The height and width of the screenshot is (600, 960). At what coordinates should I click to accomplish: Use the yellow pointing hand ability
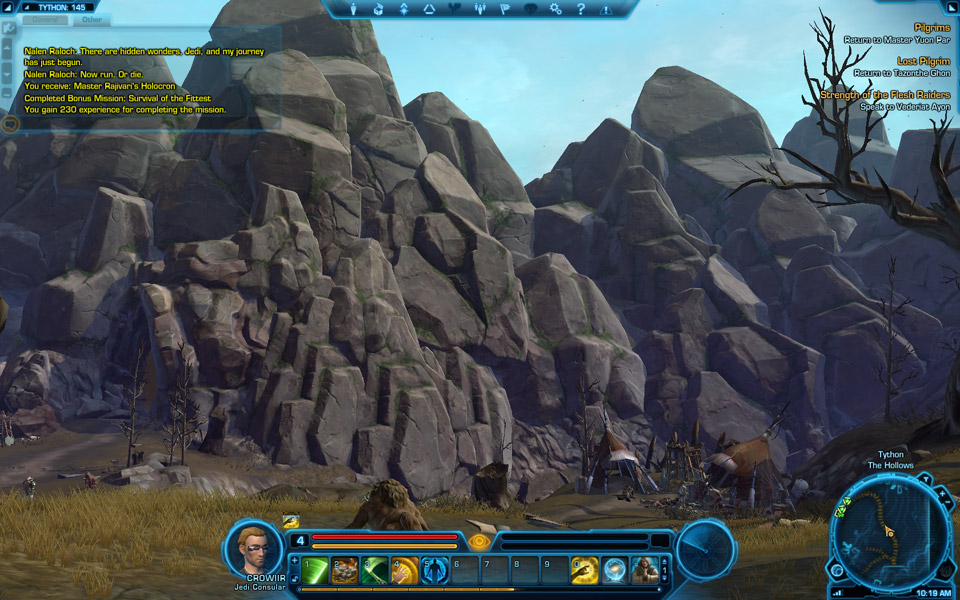[x=585, y=570]
